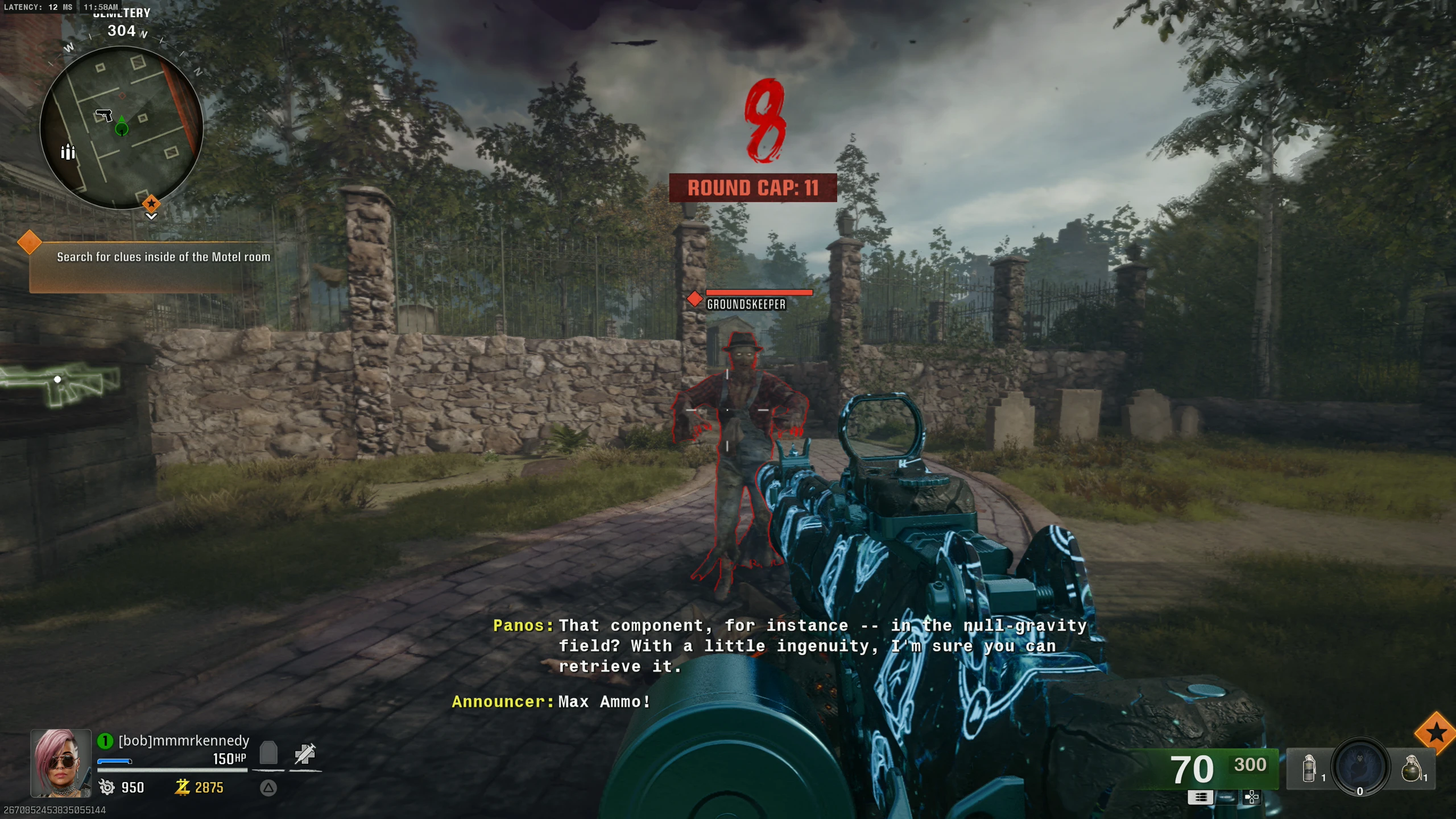Select the three-bullets ammo type icon
Viewport: 1456px width, 819px height.
(1200, 797)
